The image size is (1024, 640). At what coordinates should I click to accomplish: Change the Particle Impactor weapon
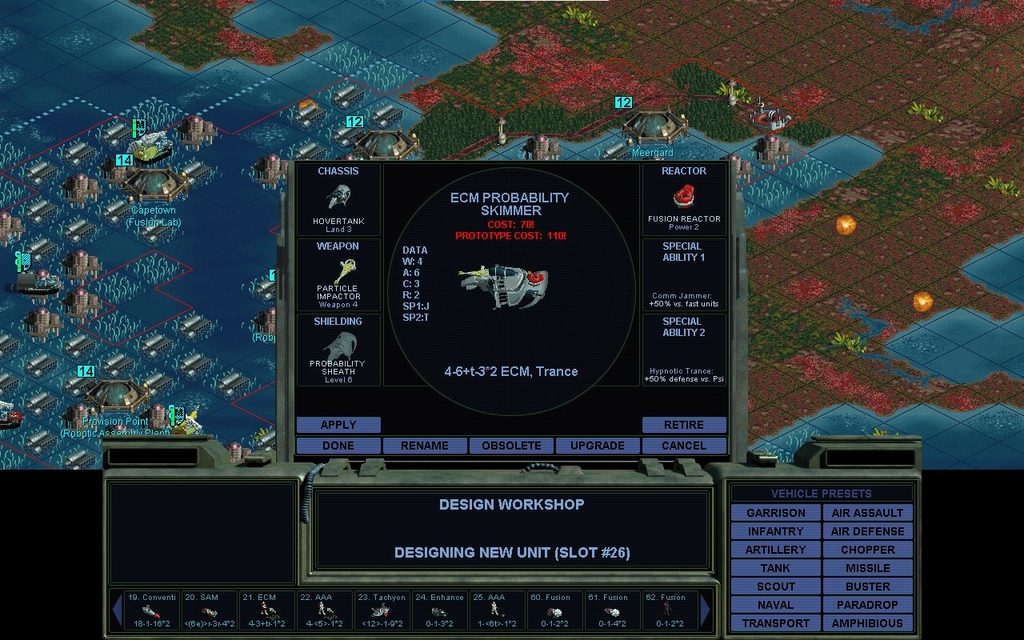[338, 274]
